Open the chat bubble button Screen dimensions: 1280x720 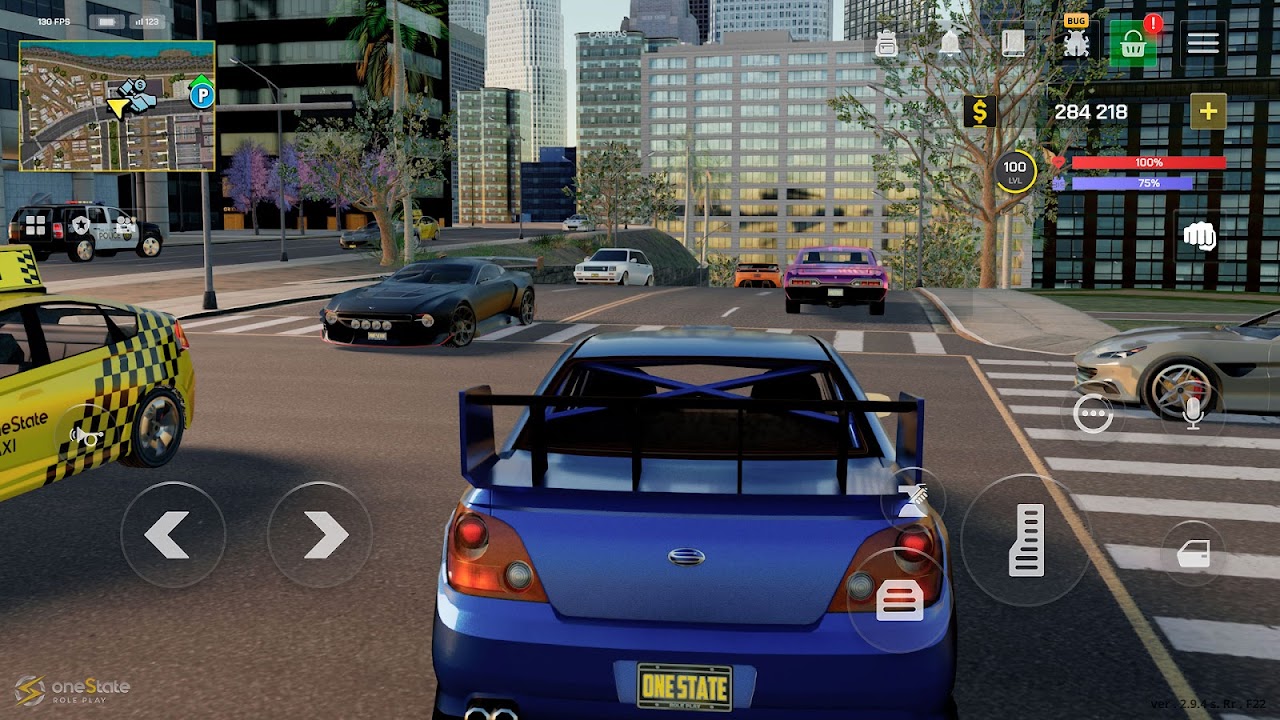[1092, 413]
